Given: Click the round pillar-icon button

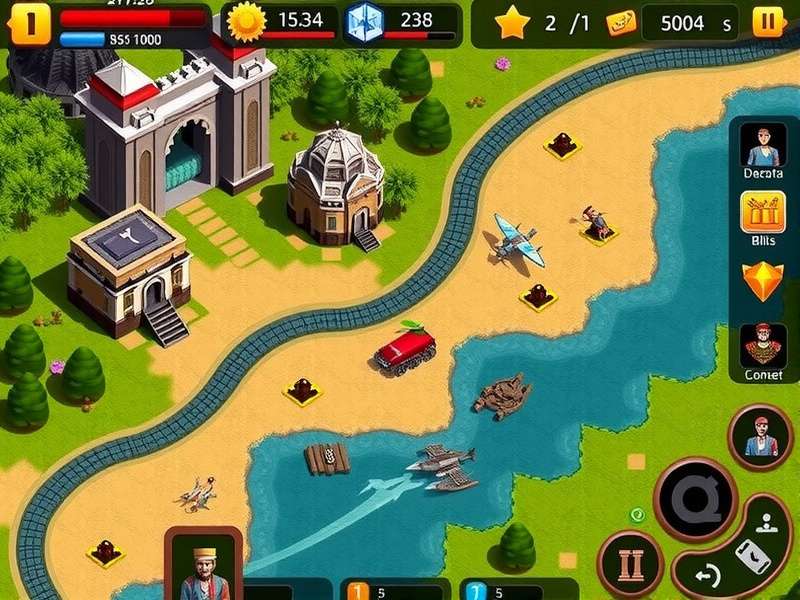Looking at the screenshot, I should click(630, 564).
